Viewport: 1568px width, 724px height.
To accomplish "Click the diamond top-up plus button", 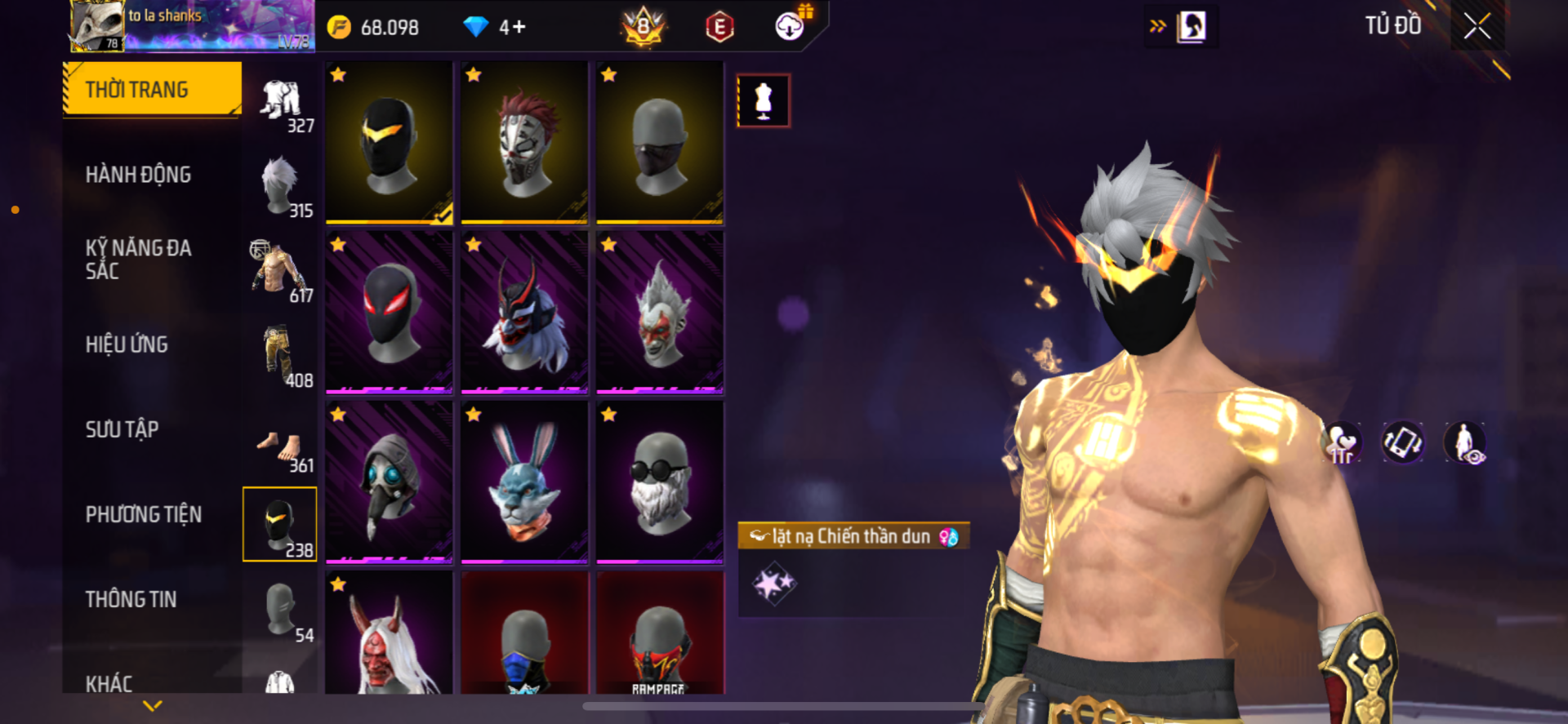I will pos(518,27).
